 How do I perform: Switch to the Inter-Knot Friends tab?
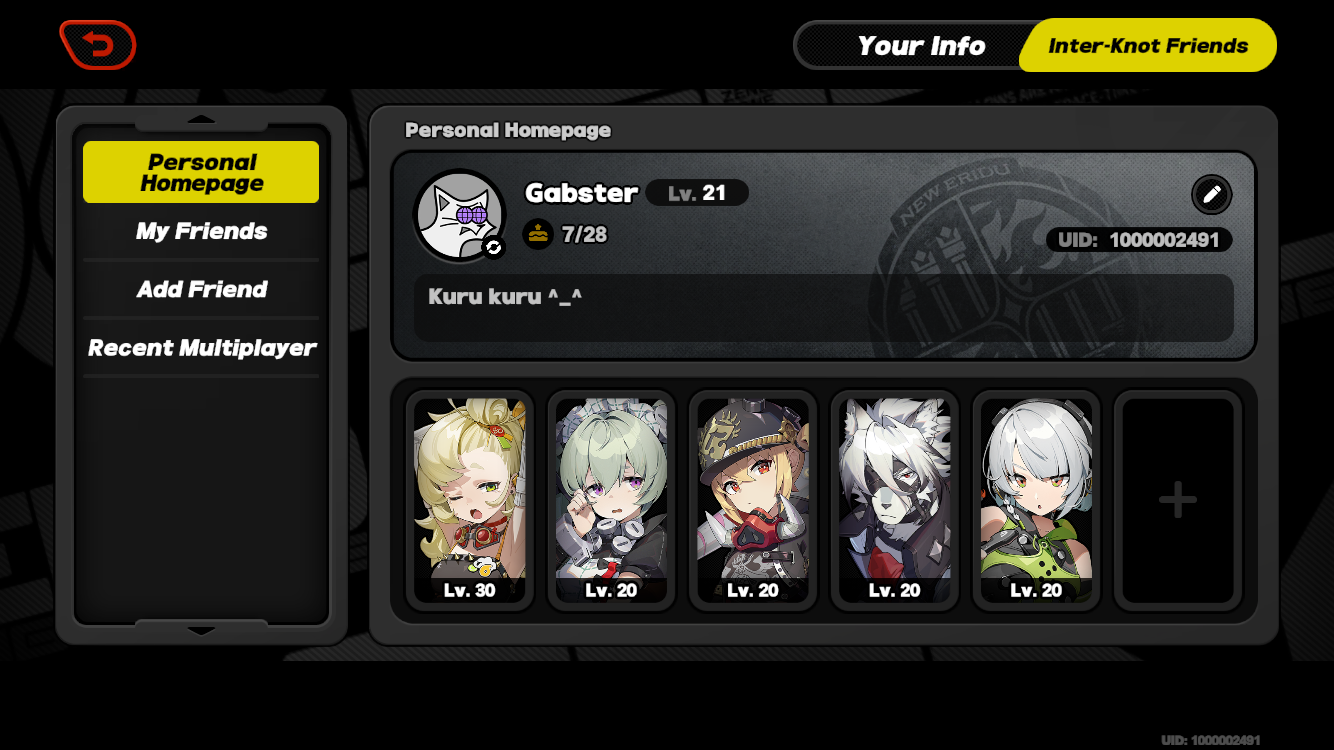pos(1147,45)
